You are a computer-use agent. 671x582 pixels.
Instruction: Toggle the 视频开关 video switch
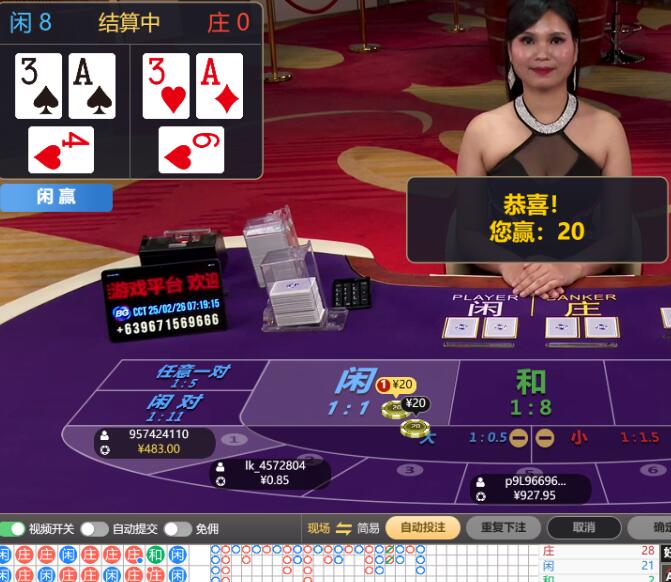click(x=13, y=528)
